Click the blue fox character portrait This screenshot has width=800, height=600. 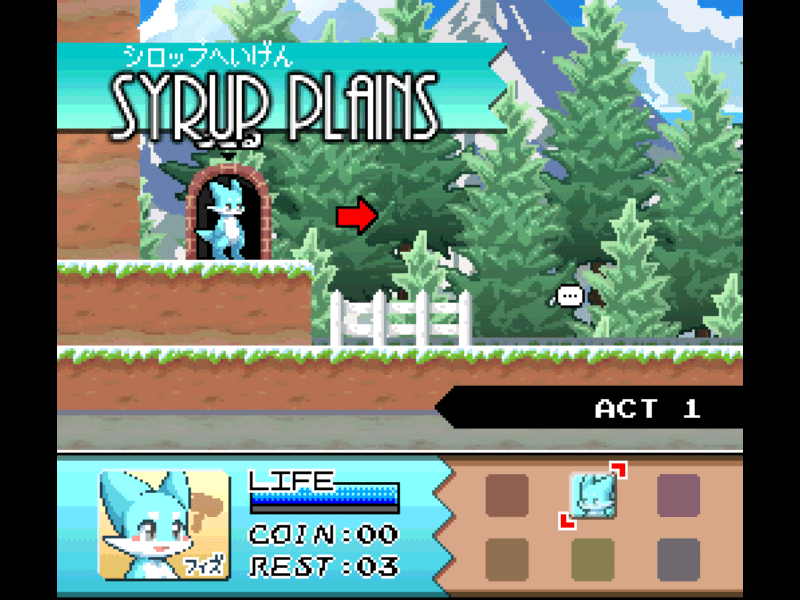[164, 524]
